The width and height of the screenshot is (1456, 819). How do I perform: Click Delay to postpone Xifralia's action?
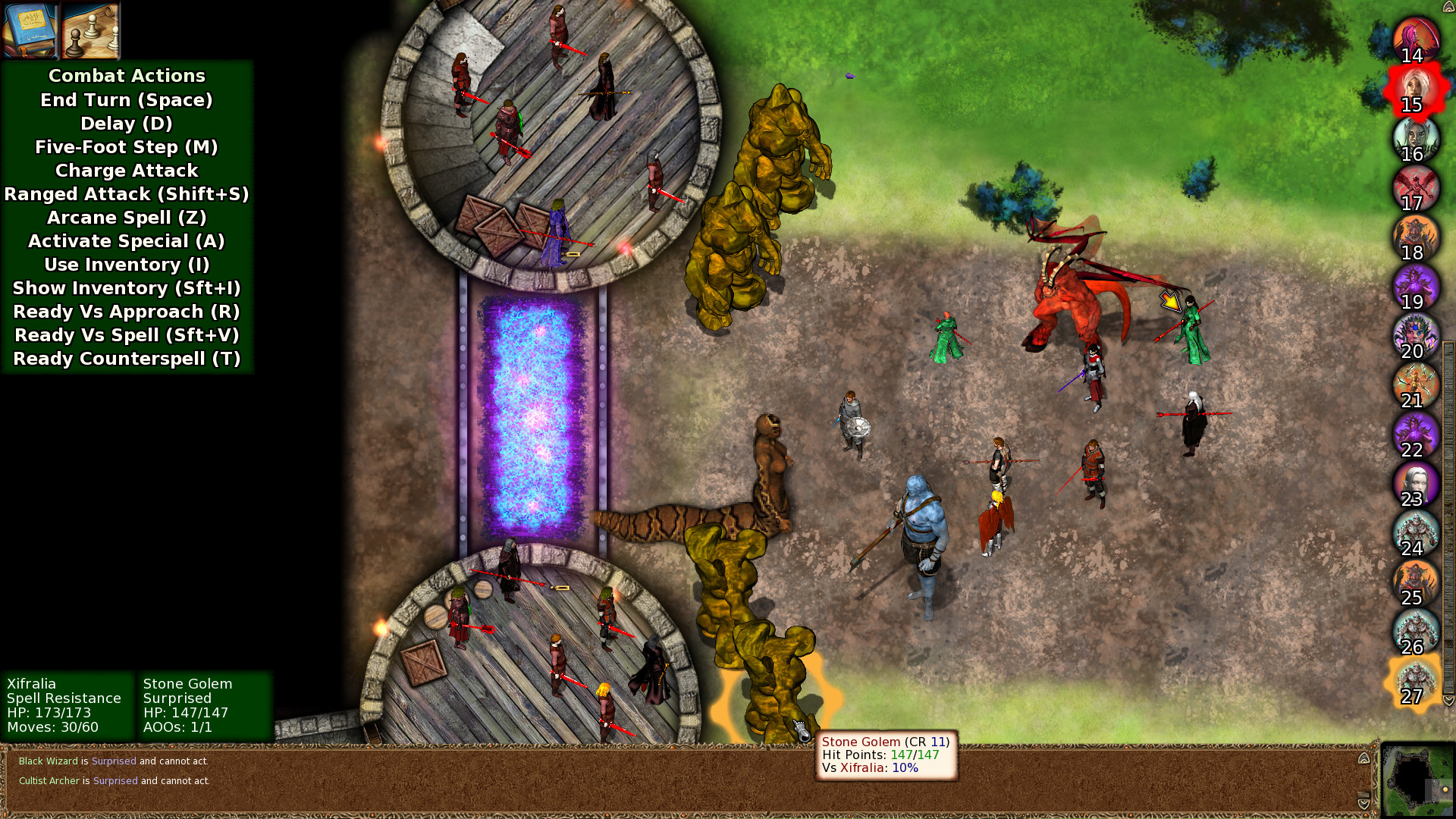126,124
